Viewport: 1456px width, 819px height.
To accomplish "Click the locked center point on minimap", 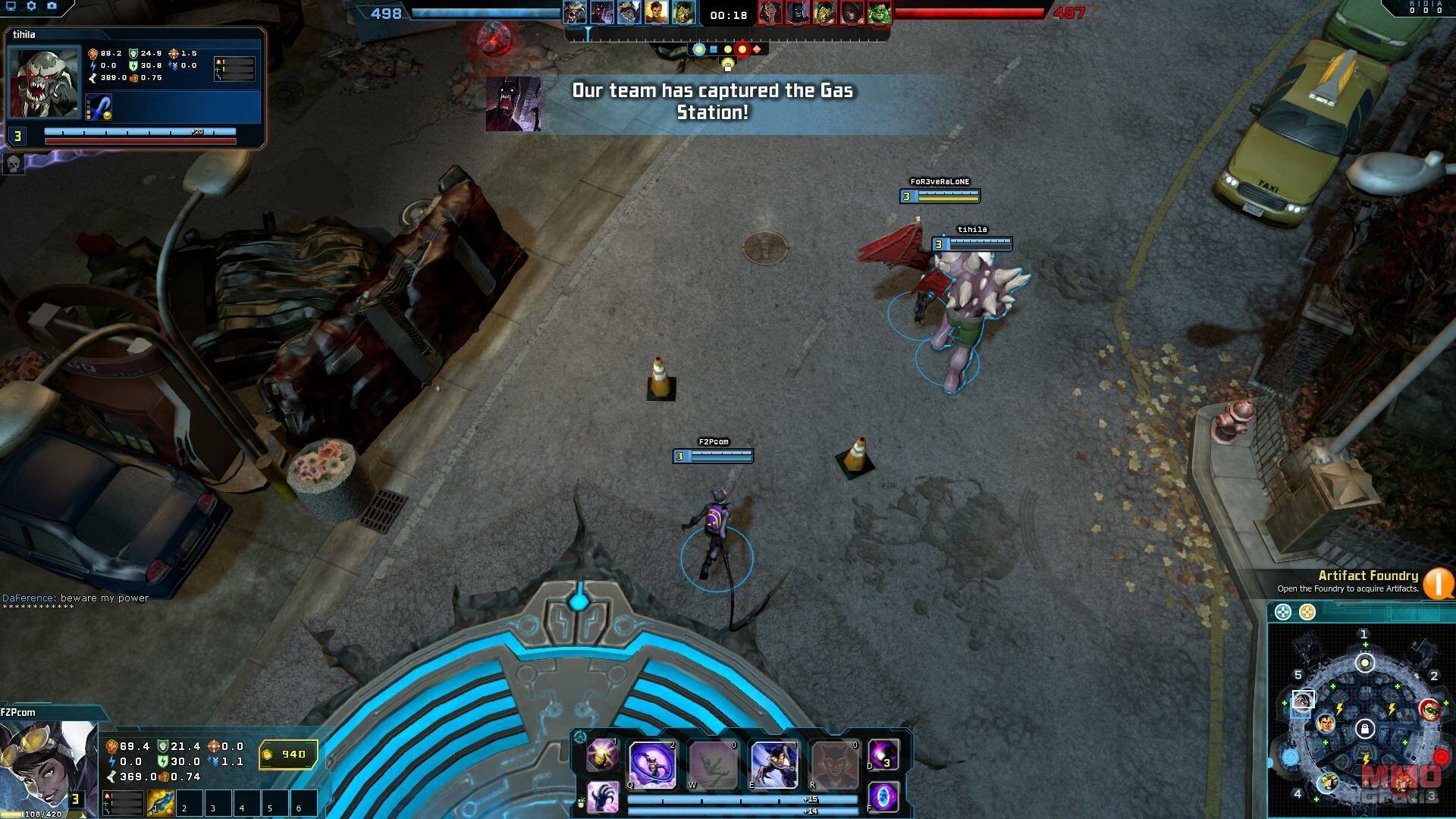I will pyautogui.click(x=1364, y=730).
